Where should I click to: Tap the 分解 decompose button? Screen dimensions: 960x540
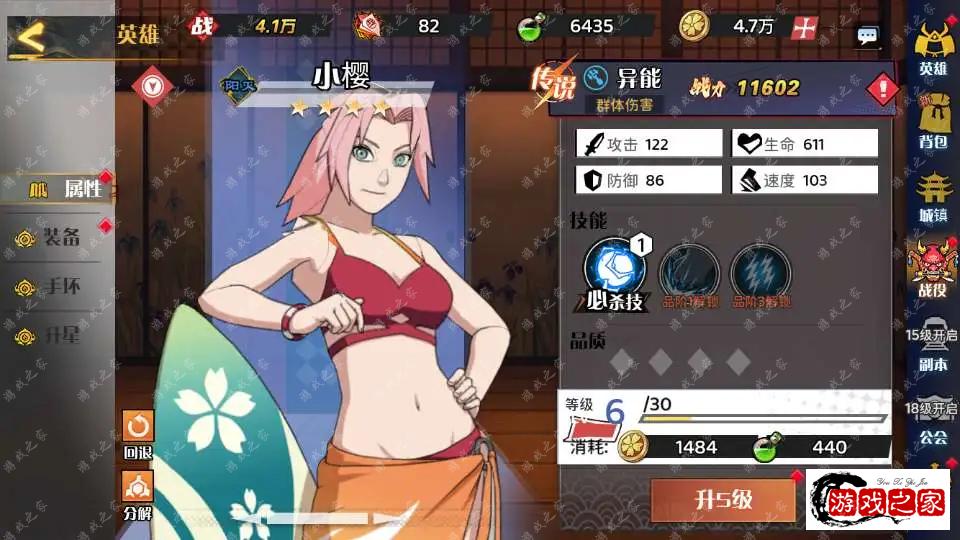pos(138,493)
